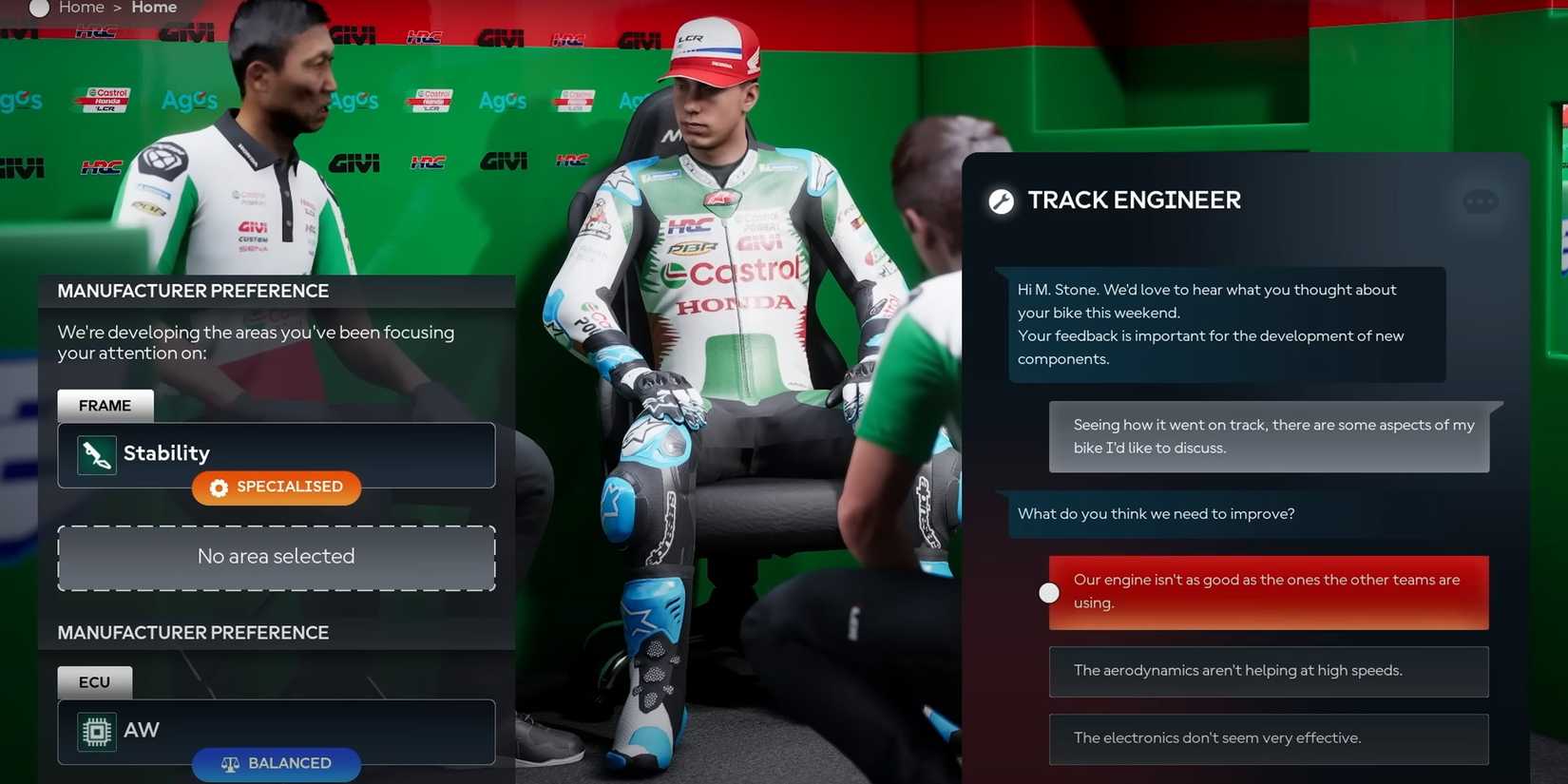The image size is (1568, 784).
Task: Select the engine complaint response marker
Action: (1049, 592)
